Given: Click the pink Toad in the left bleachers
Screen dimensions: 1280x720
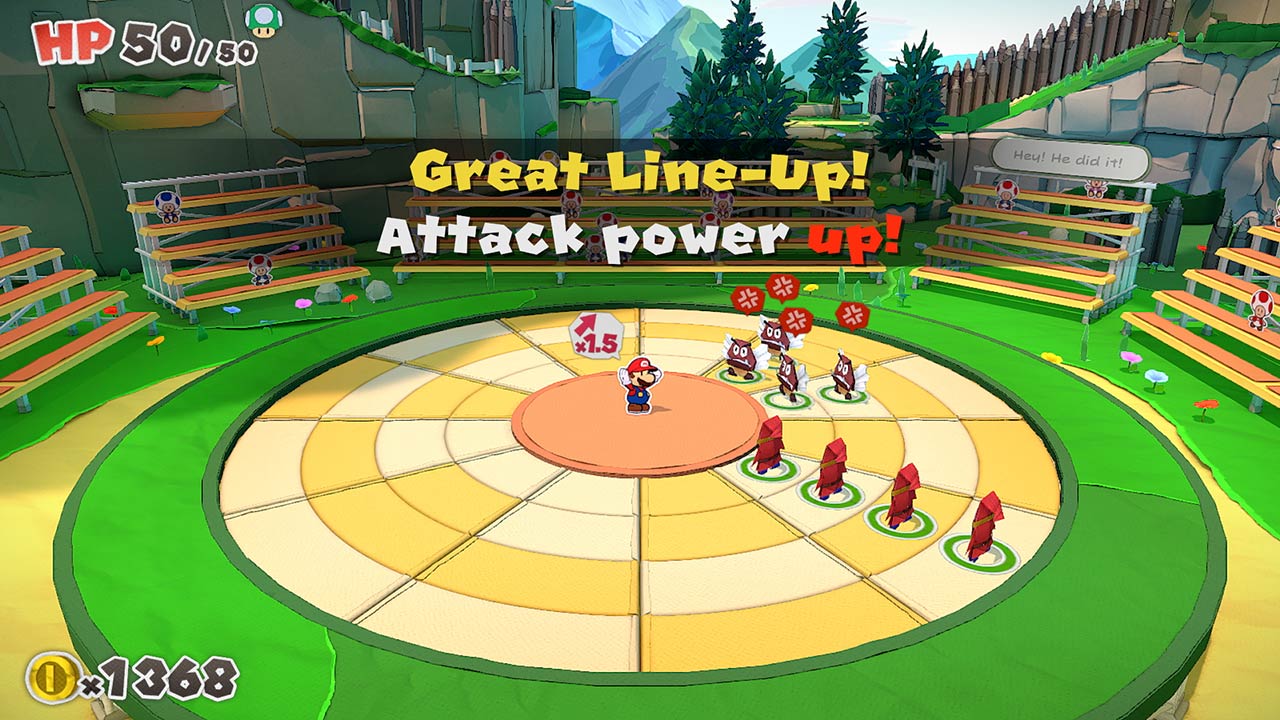Looking at the screenshot, I should pos(260,272).
